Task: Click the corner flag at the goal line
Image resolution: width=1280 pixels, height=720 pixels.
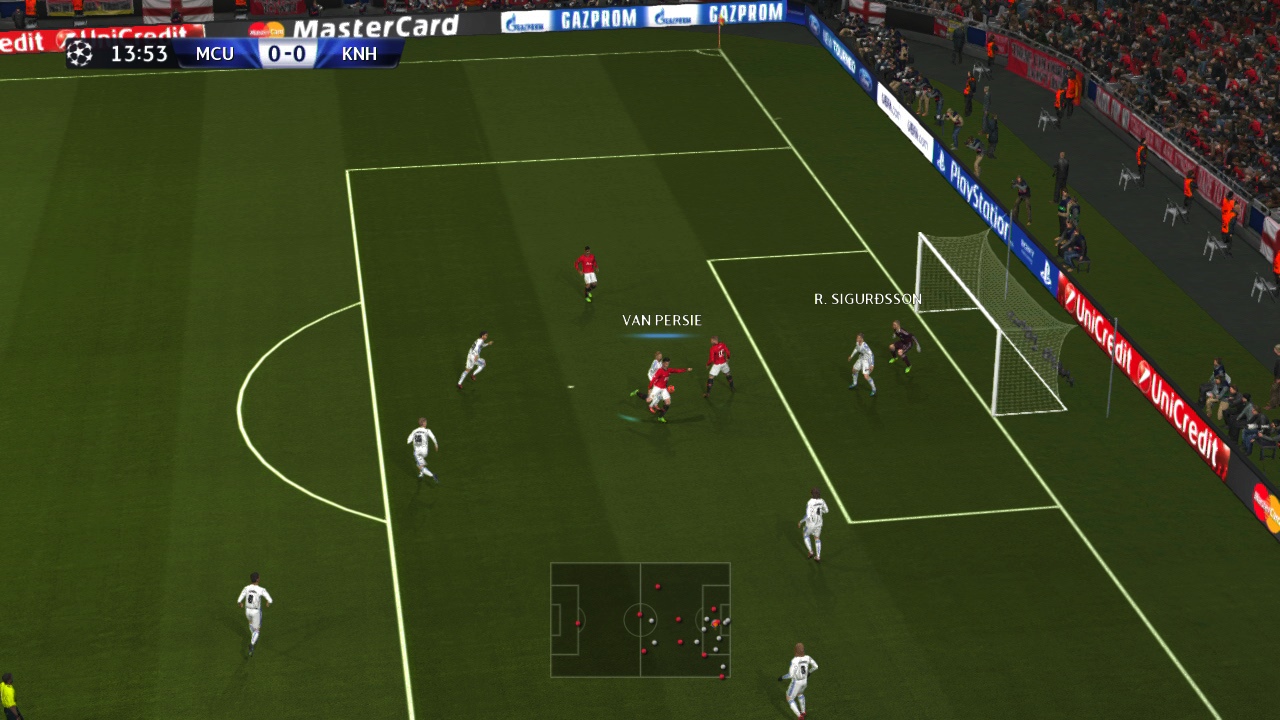Action: pyautogui.click(x=721, y=23)
